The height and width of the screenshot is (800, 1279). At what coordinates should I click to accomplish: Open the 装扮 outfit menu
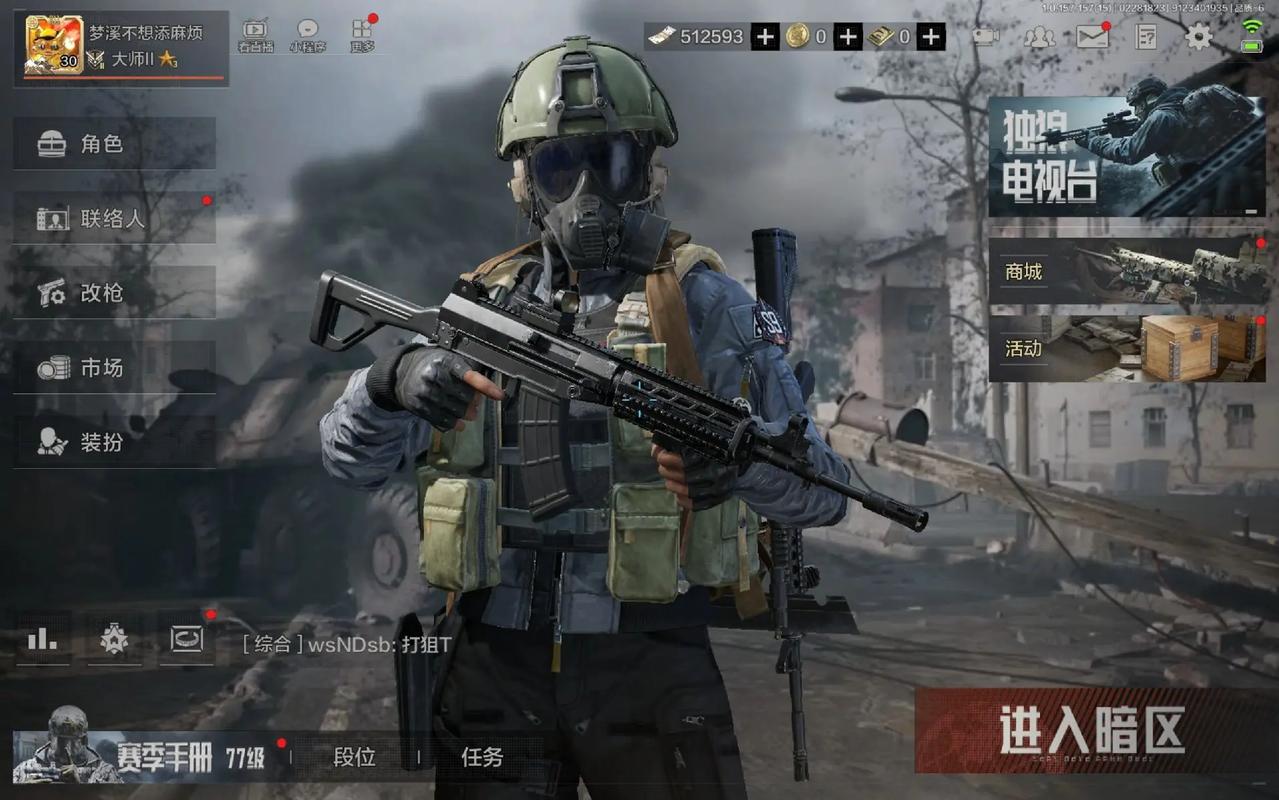point(114,442)
